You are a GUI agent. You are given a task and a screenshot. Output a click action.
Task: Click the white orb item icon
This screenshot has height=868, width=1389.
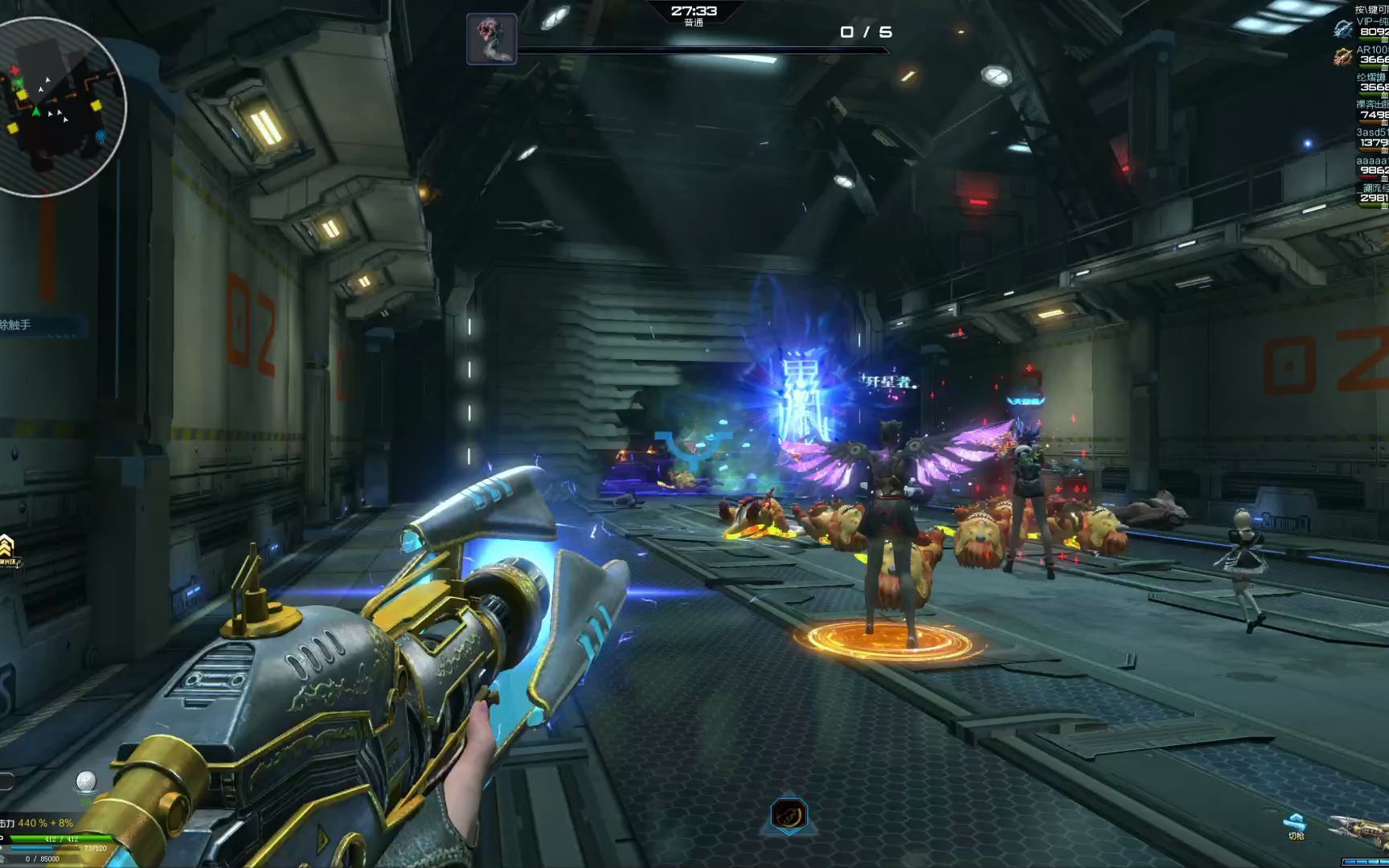(86, 781)
